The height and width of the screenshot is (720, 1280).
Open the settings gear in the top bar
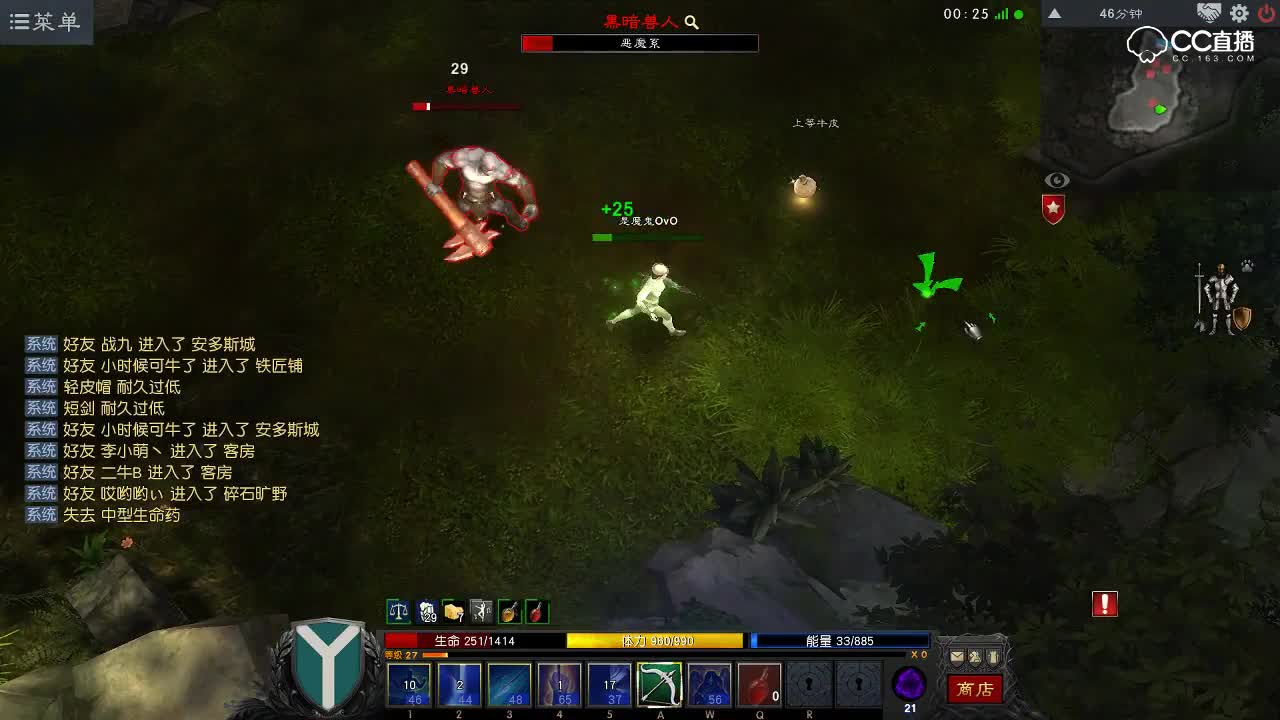coord(1238,14)
